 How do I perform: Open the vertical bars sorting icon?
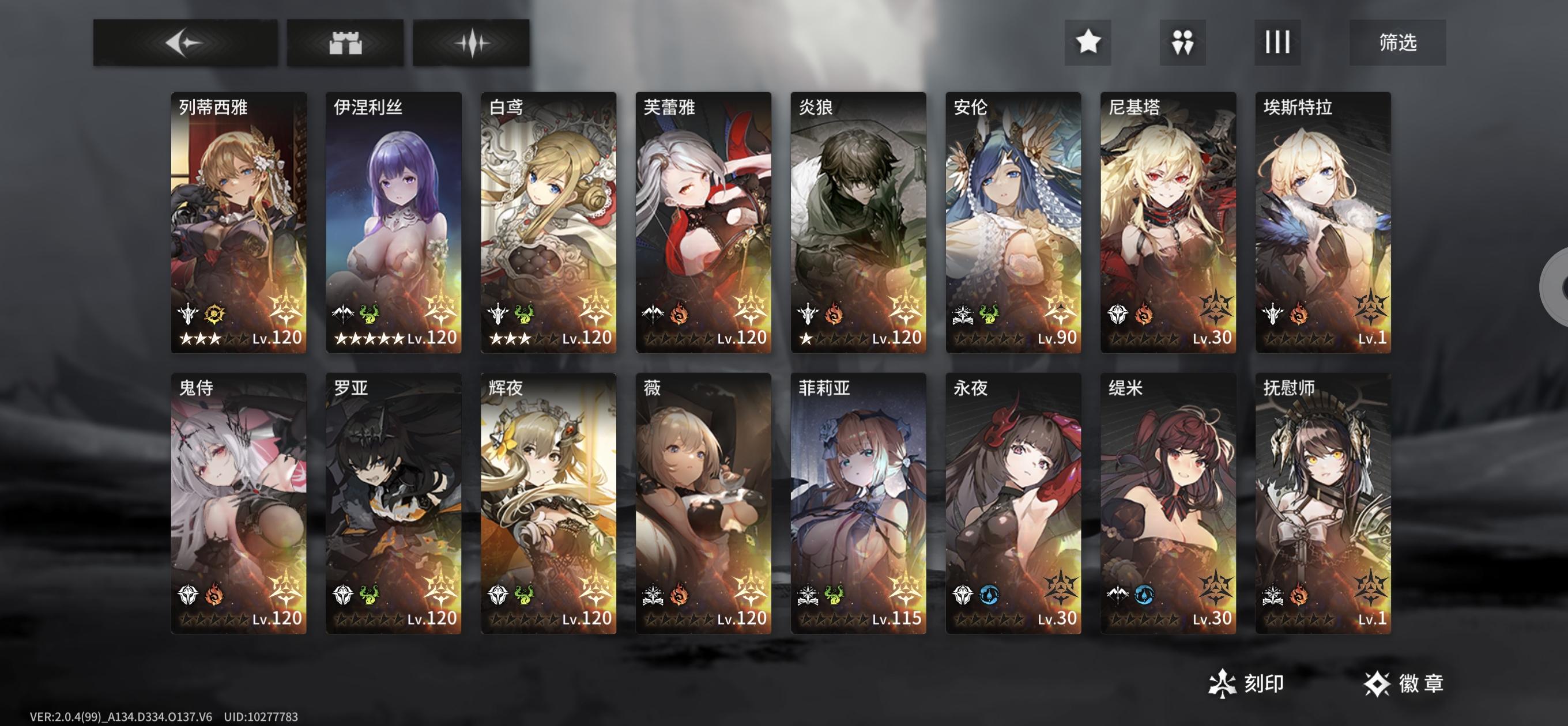pyautogui.click(x=1278, y=42)
